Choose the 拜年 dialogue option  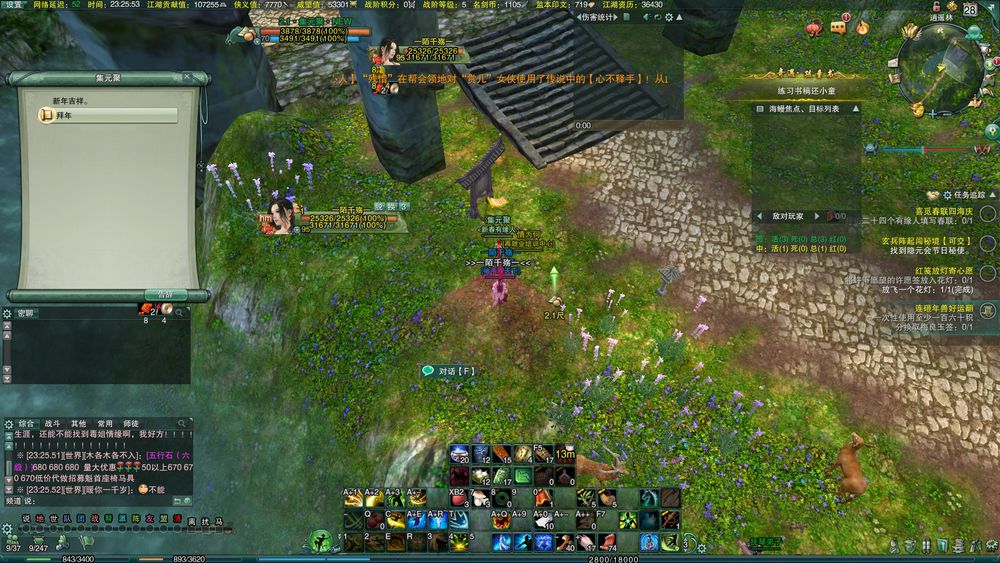tap(62, 116)
